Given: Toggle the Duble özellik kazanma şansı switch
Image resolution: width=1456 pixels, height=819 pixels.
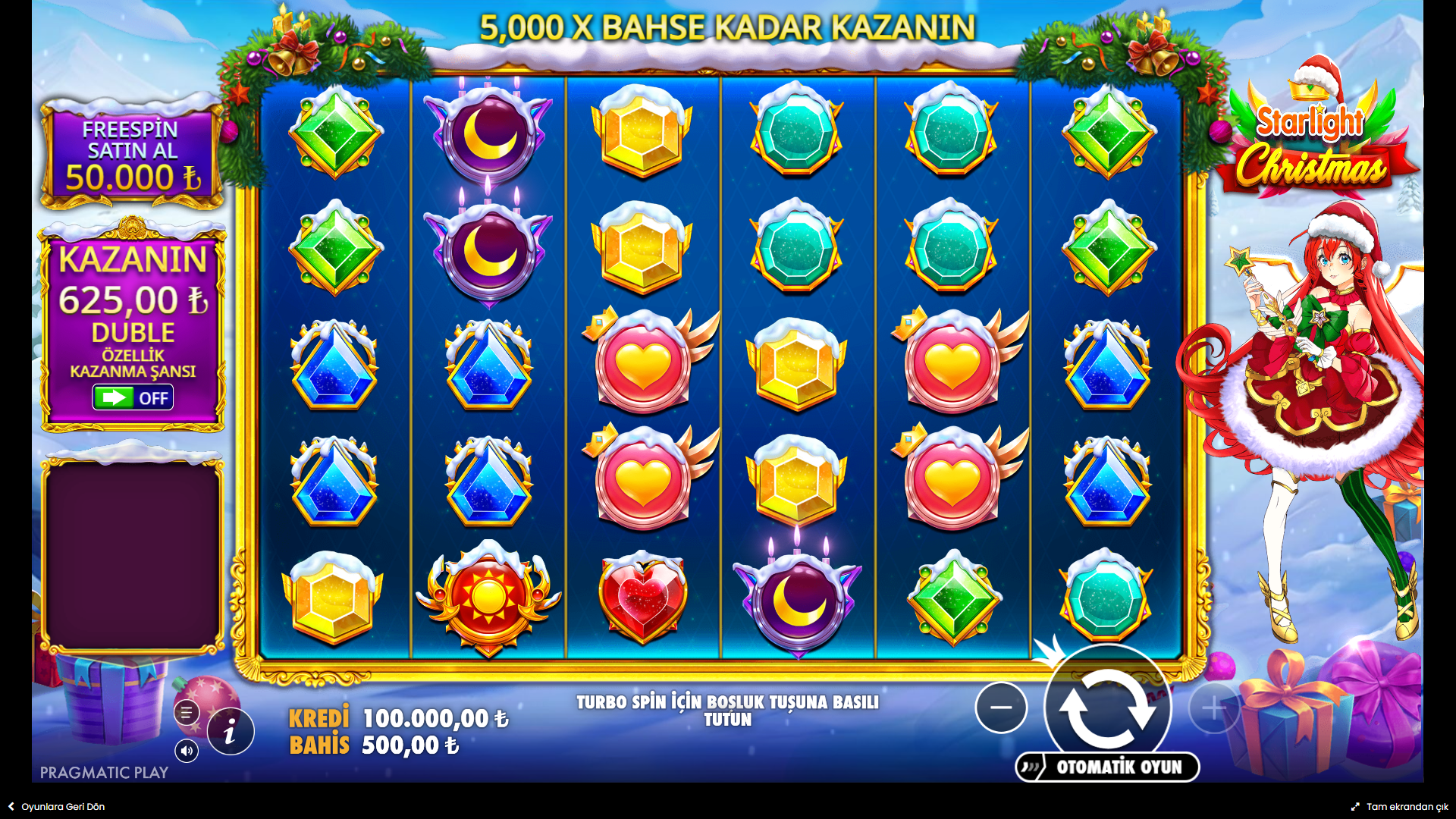Looking at the screenshot, I should [x=133, y=397].
